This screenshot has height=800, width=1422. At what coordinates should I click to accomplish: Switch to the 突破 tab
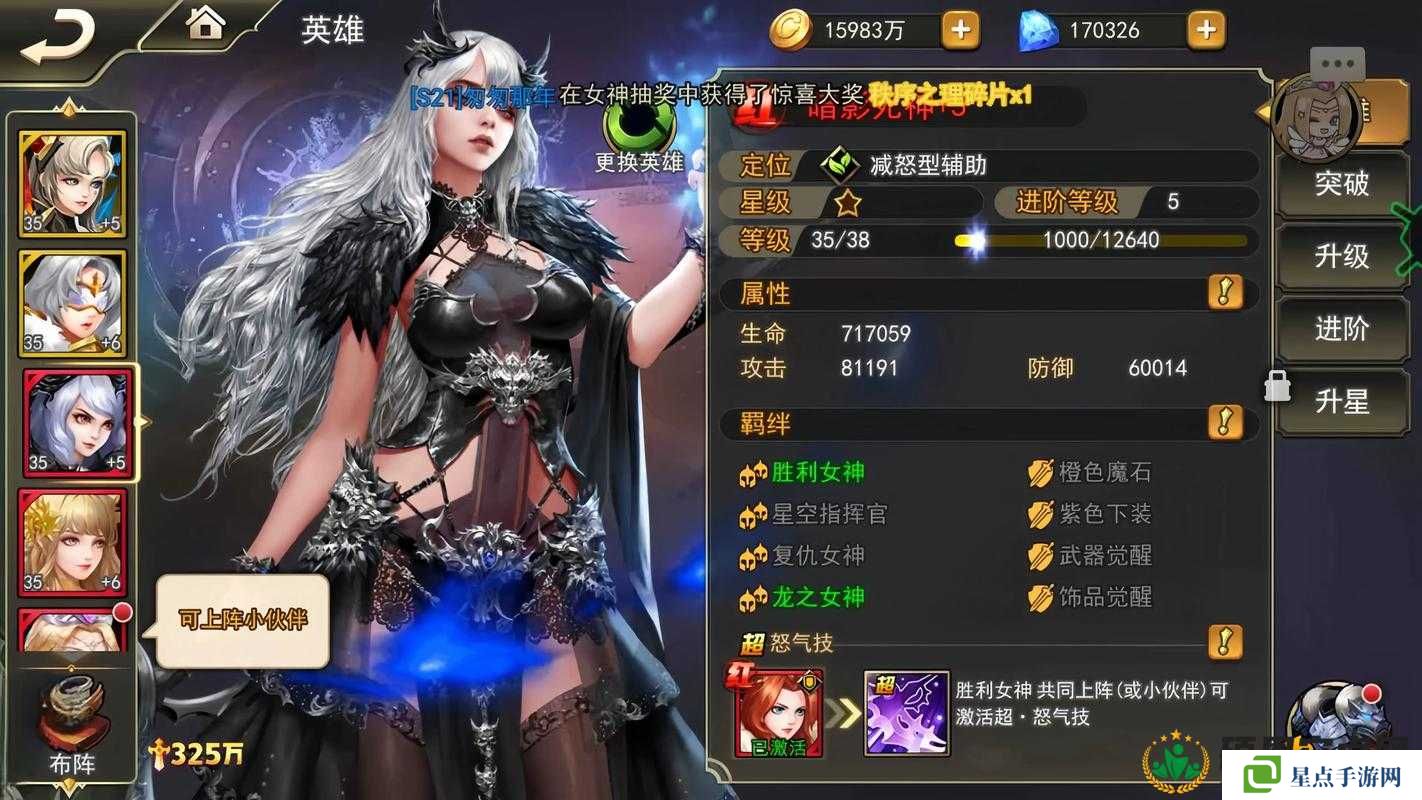[x=1343, y=184]
